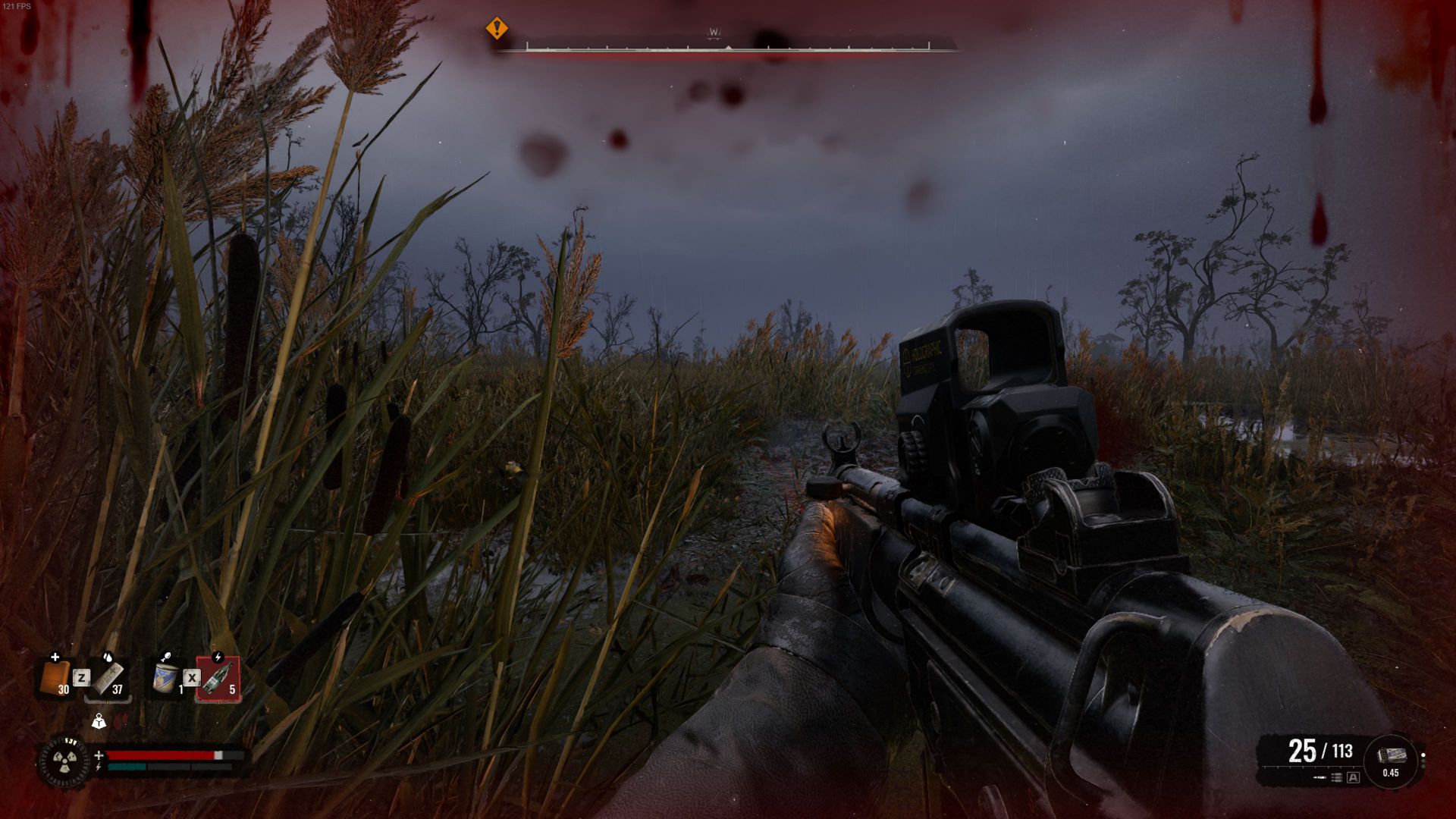Use the bandage quick slot
This screenshot has height=819, width=1456.
[108, 677]
